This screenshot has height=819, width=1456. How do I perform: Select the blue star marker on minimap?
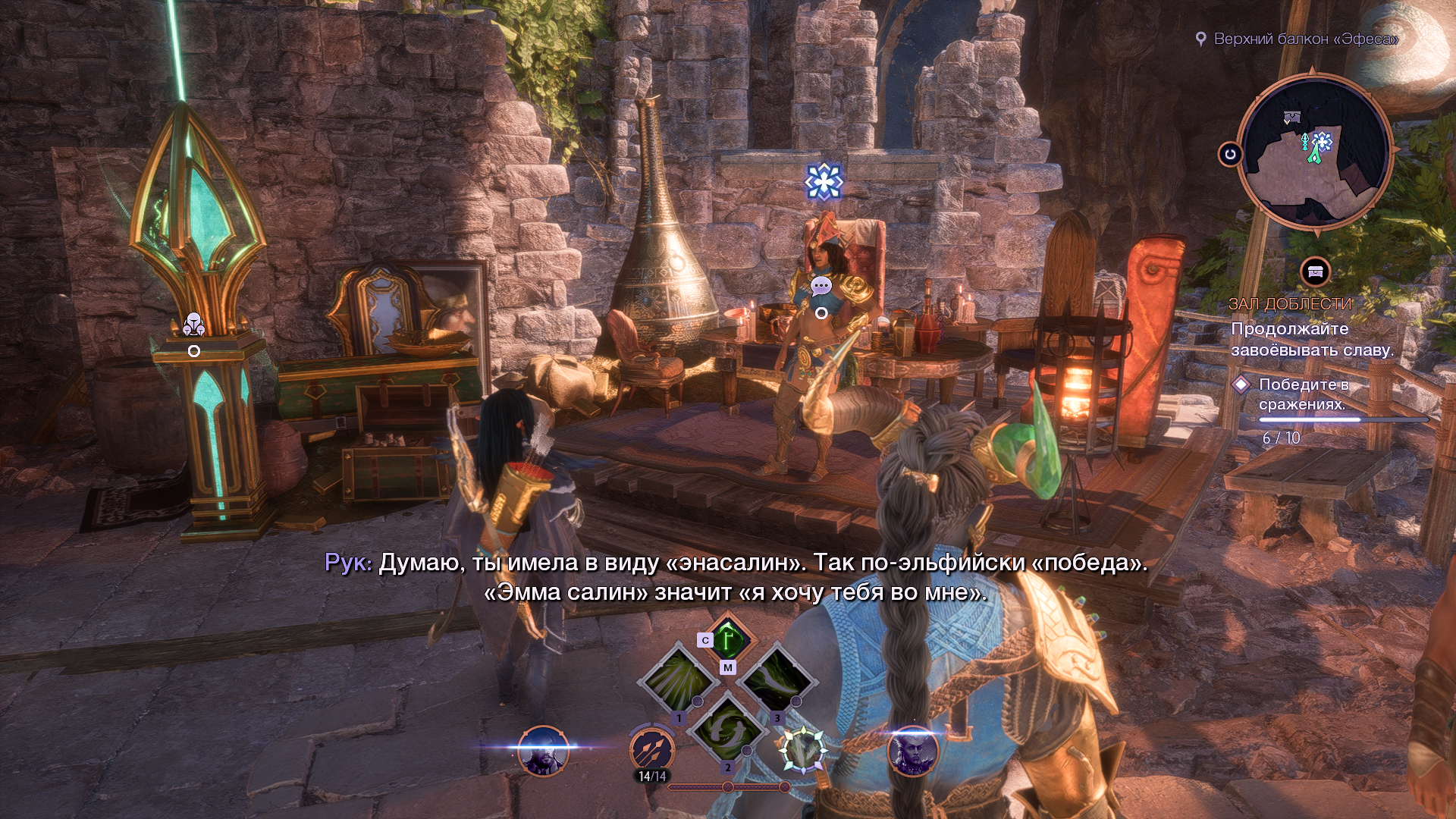click(x=1323, y=141)
